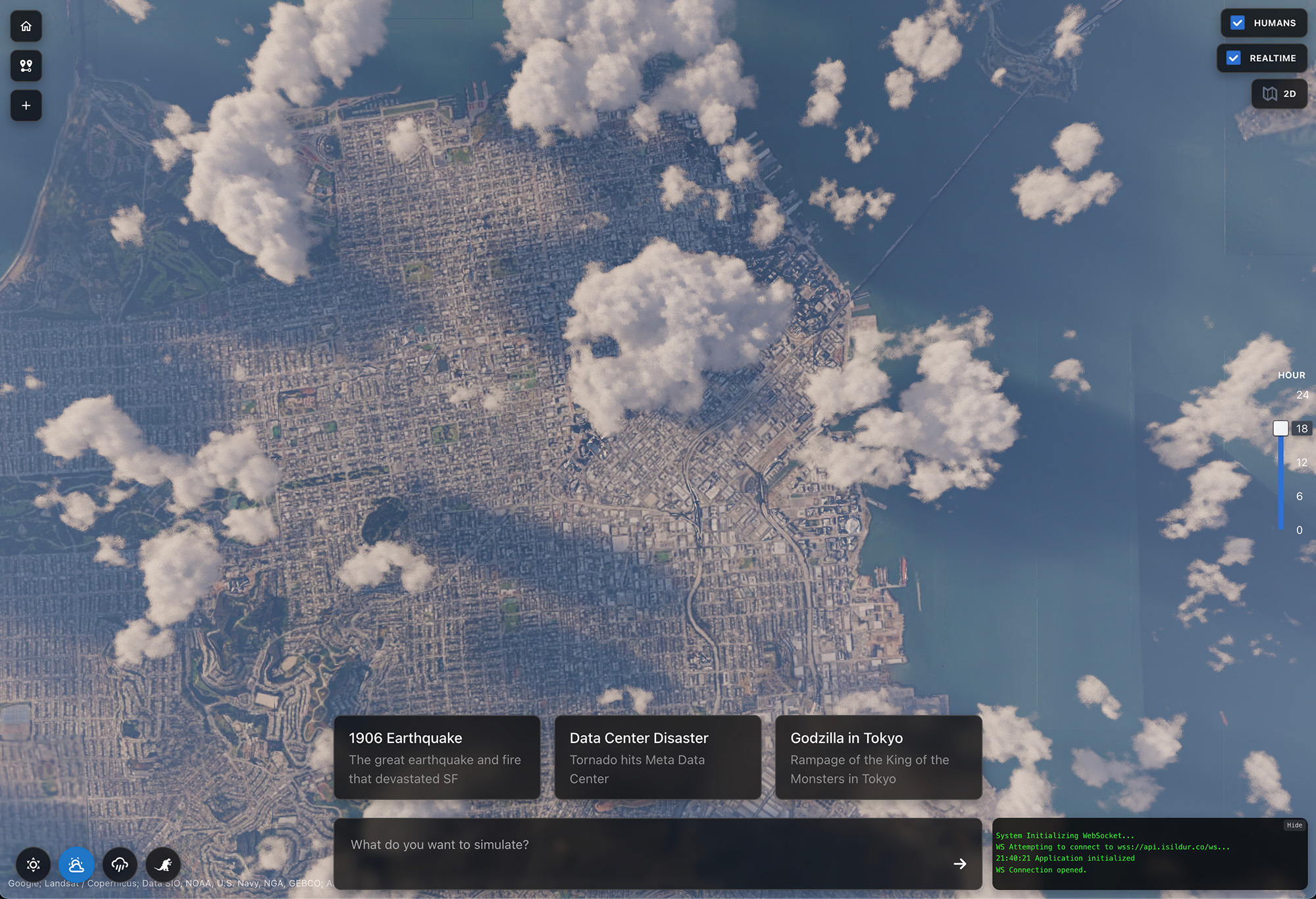Click the home navigation icon
This screenshot has height=899, width=1316.
26,26
